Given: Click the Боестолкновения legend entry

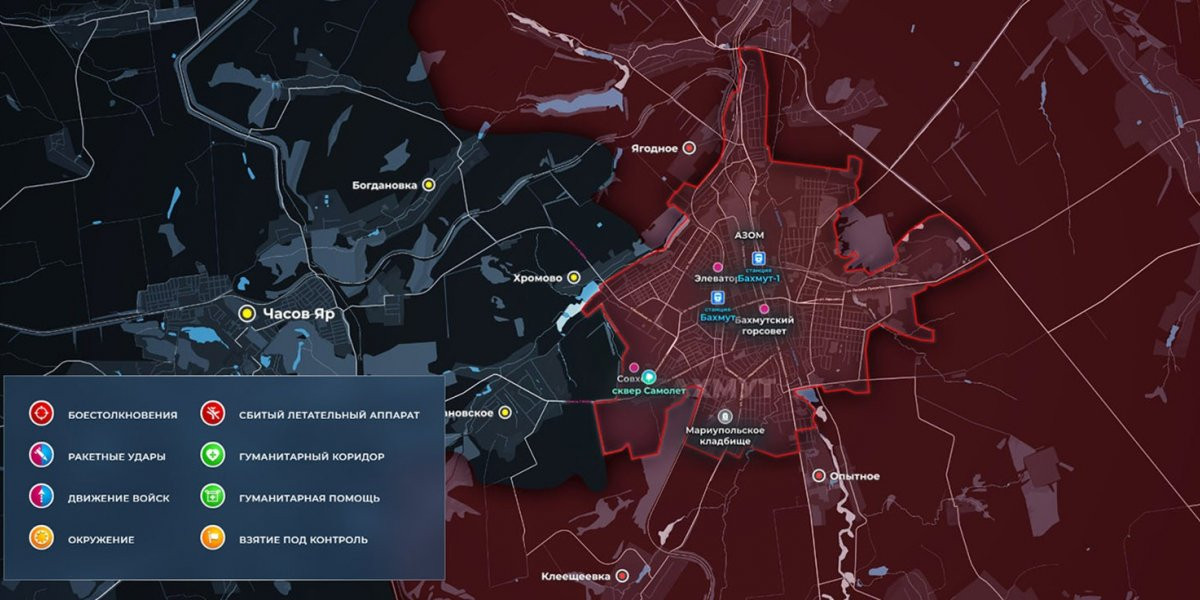Looking at the screenshot, I should (41, 414).
